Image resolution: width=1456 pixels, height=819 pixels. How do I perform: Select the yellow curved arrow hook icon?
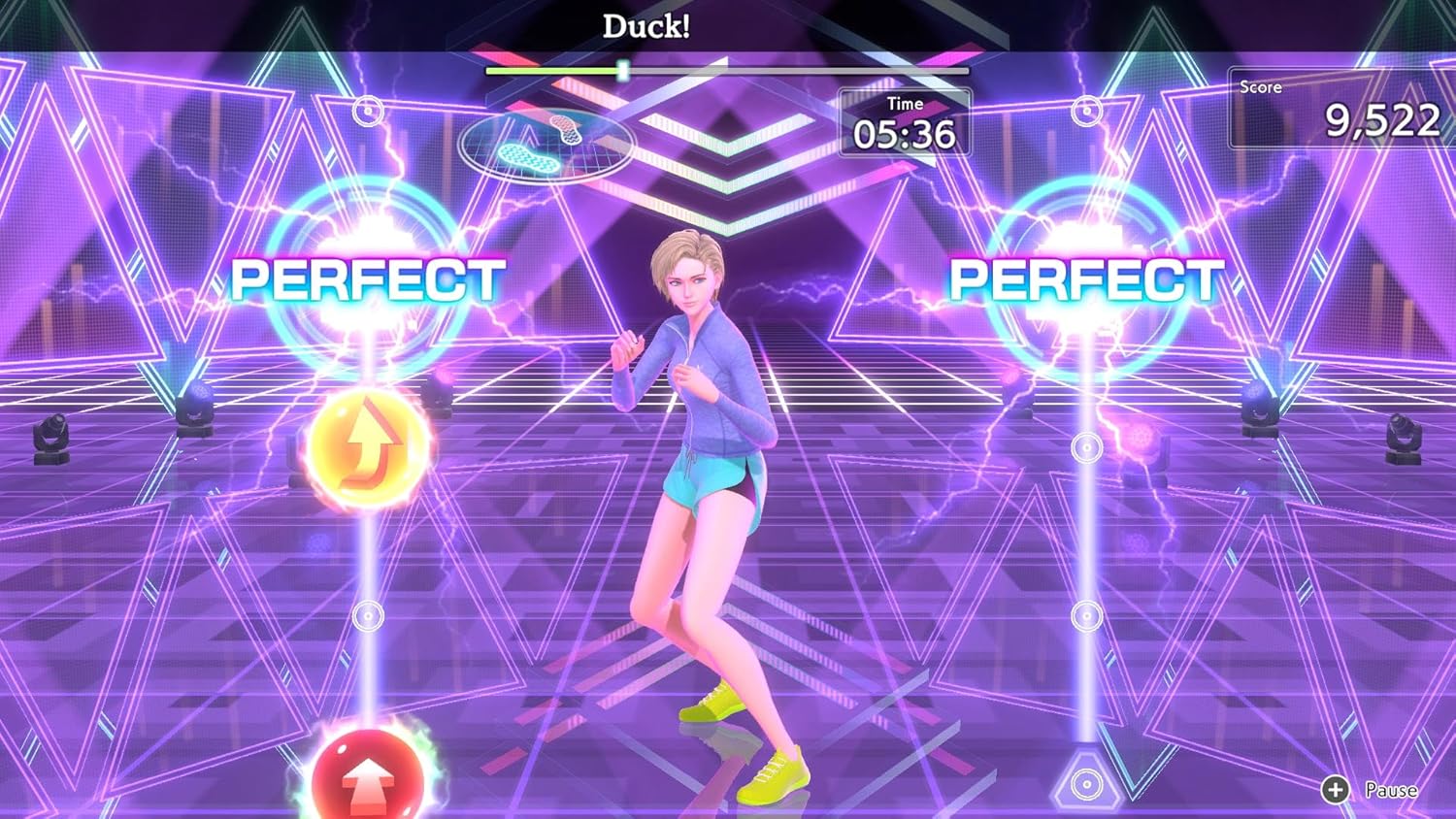(x=367, y=446)
